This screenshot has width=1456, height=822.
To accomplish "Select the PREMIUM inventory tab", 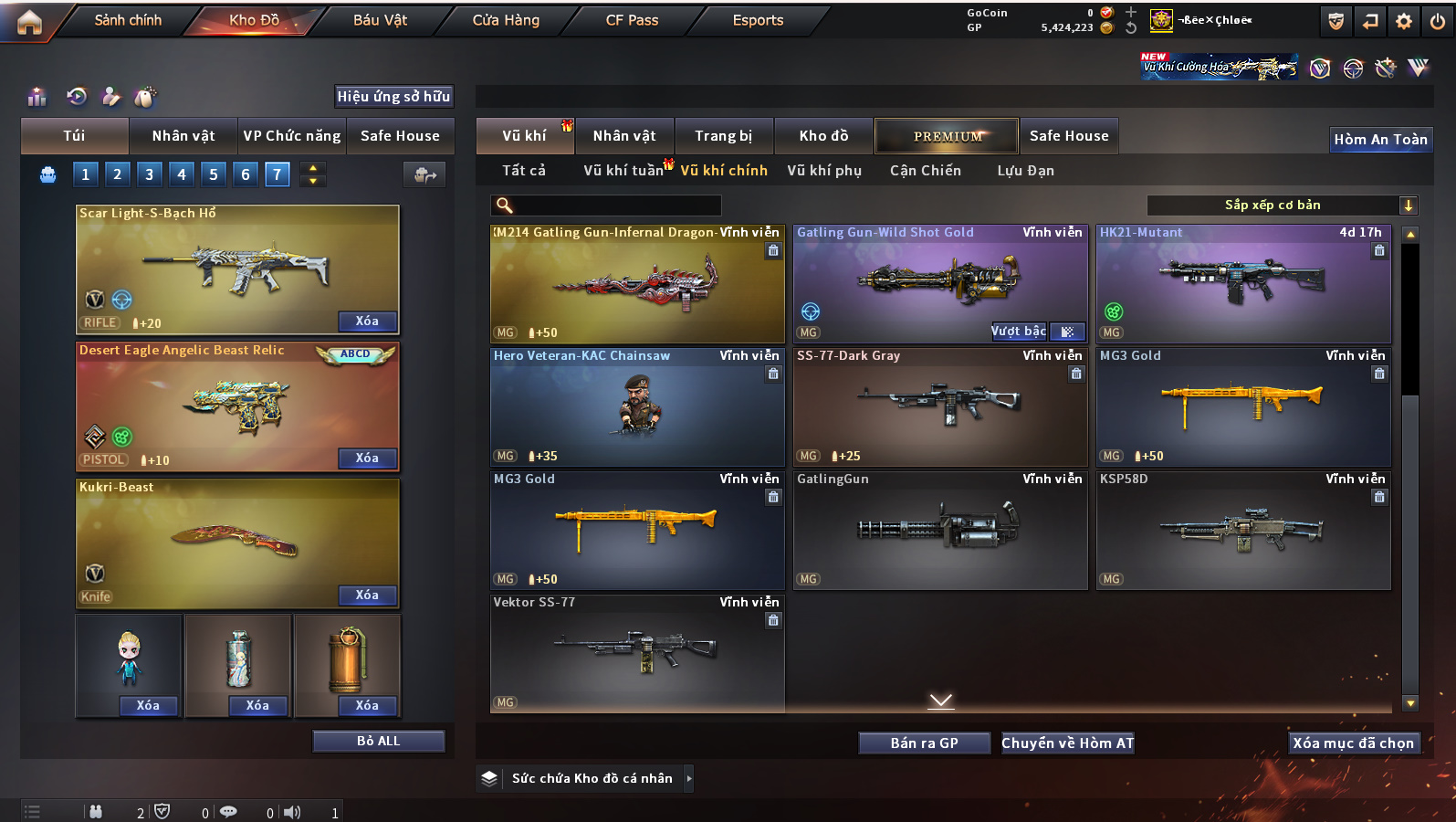I will click(947, 136).
